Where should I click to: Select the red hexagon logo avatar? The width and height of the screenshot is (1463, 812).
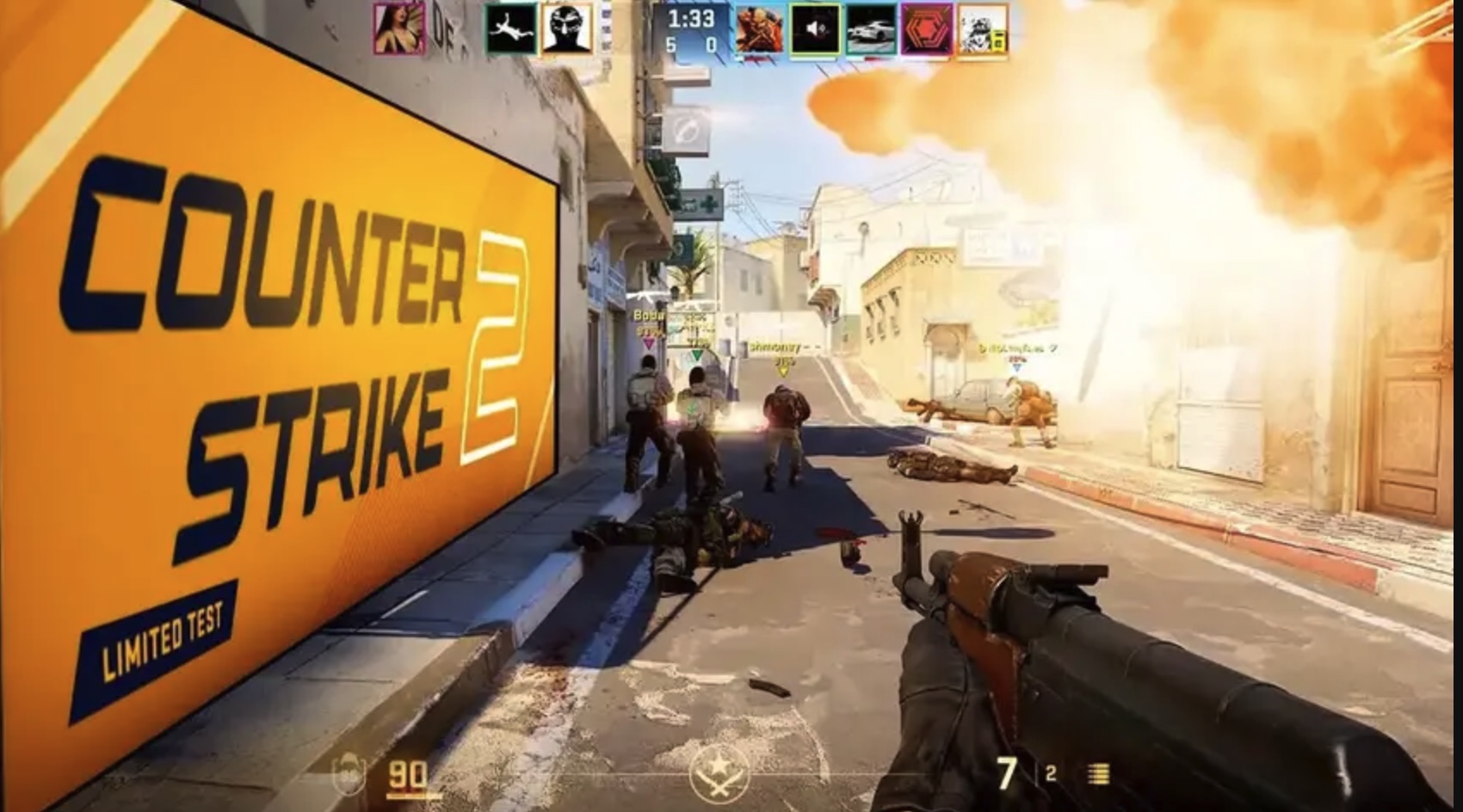click(926, 30)
